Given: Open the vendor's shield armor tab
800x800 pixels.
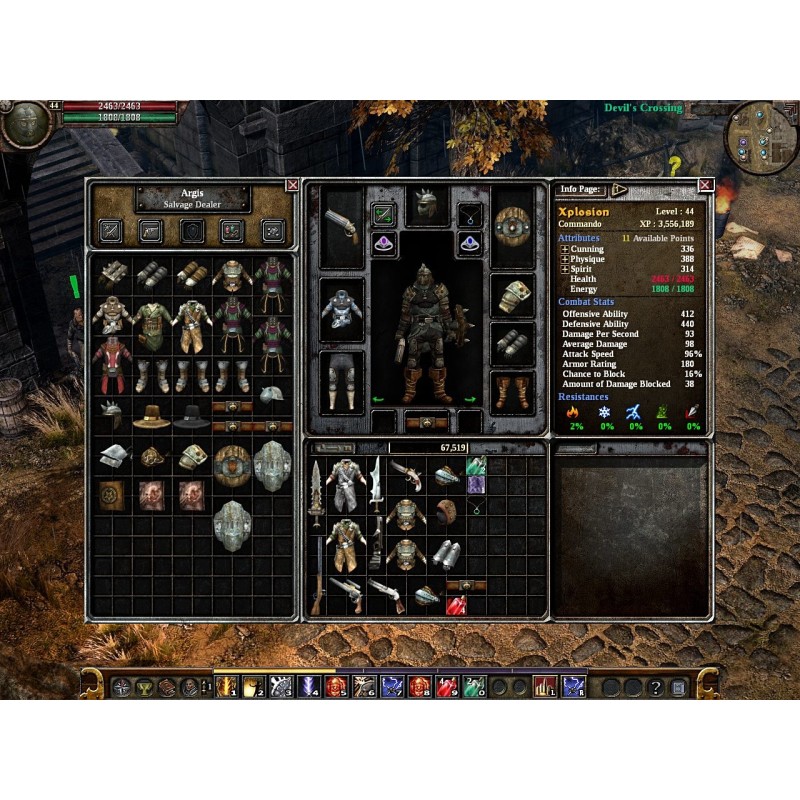Looking at the screenshot, I should (192, 230).
